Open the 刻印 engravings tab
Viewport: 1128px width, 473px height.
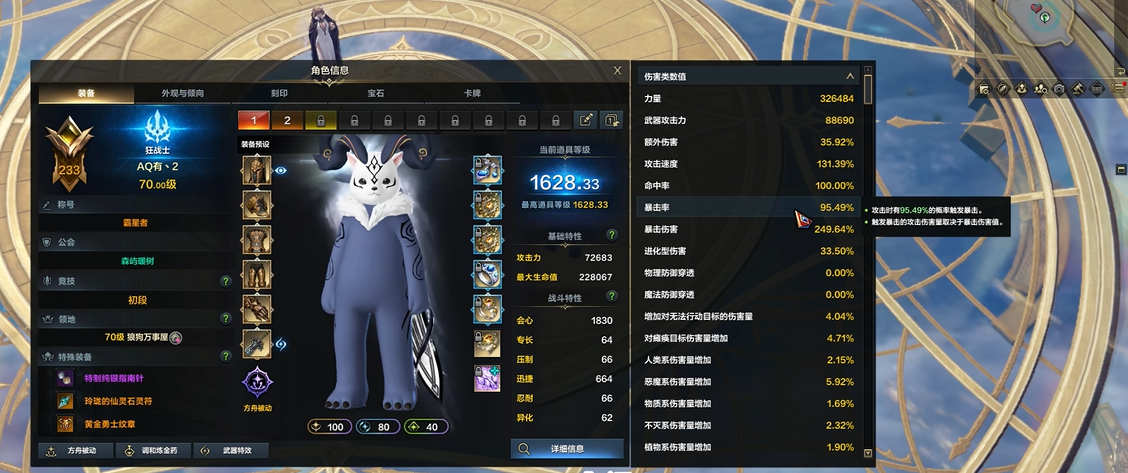(x=279, y=93)
